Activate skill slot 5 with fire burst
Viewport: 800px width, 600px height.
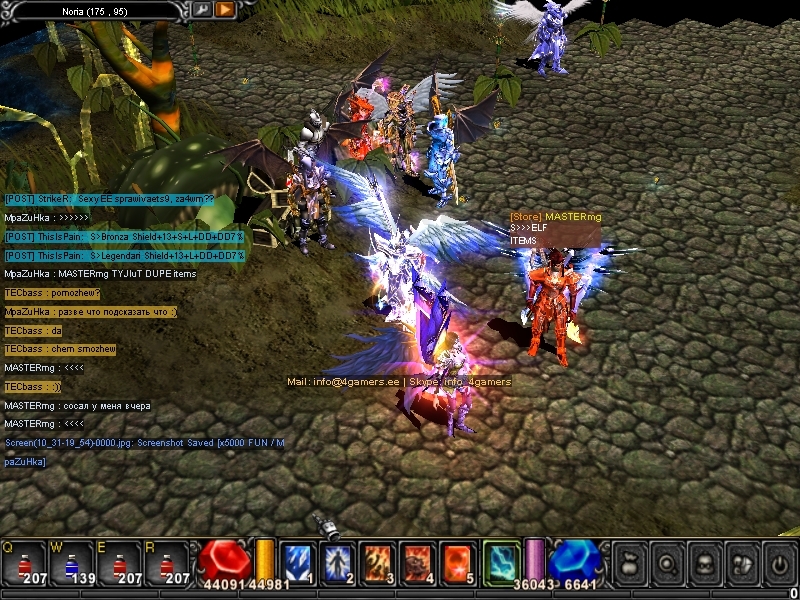tap(457, 562)
